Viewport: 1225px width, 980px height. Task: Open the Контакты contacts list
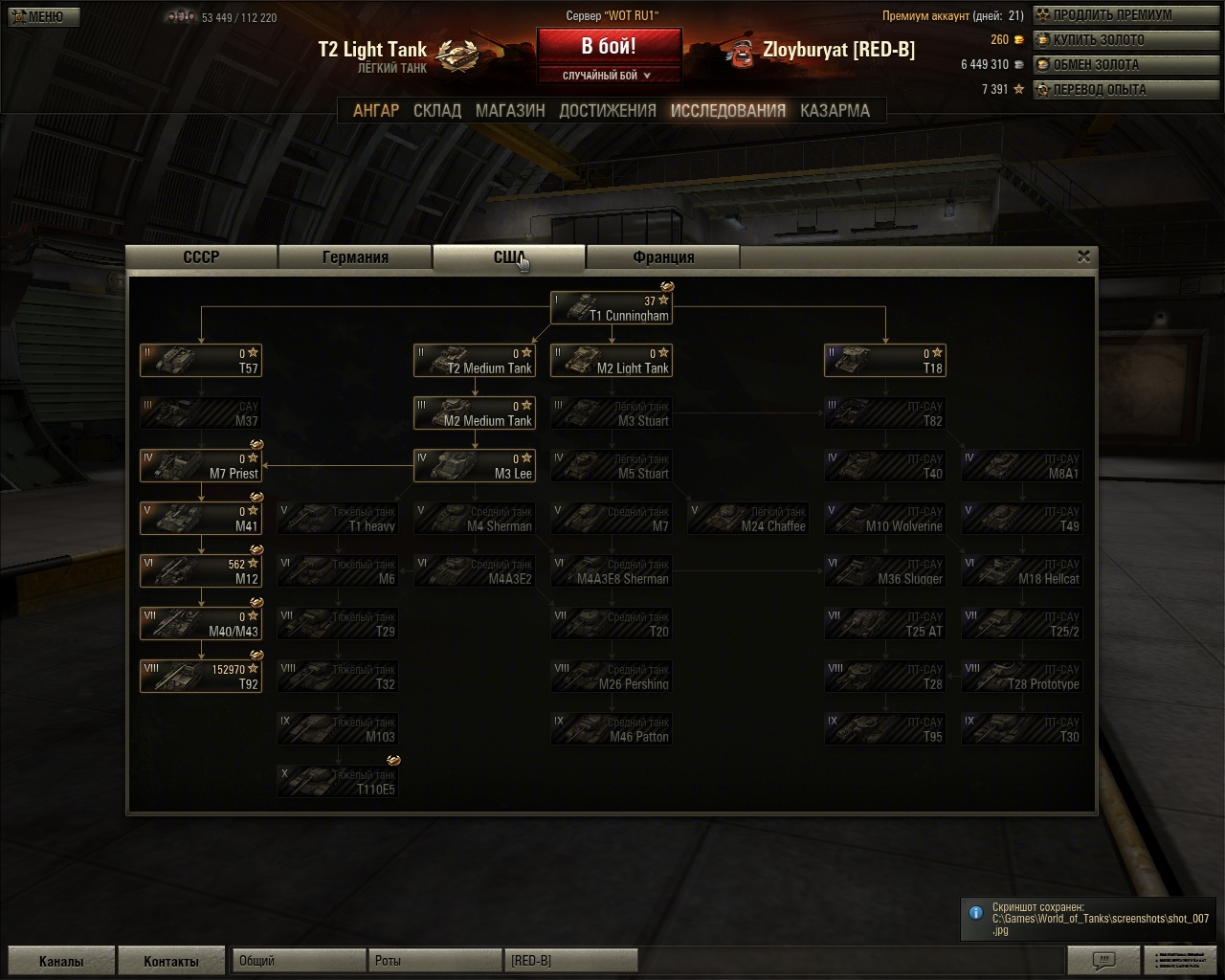[x=171, y=961]
